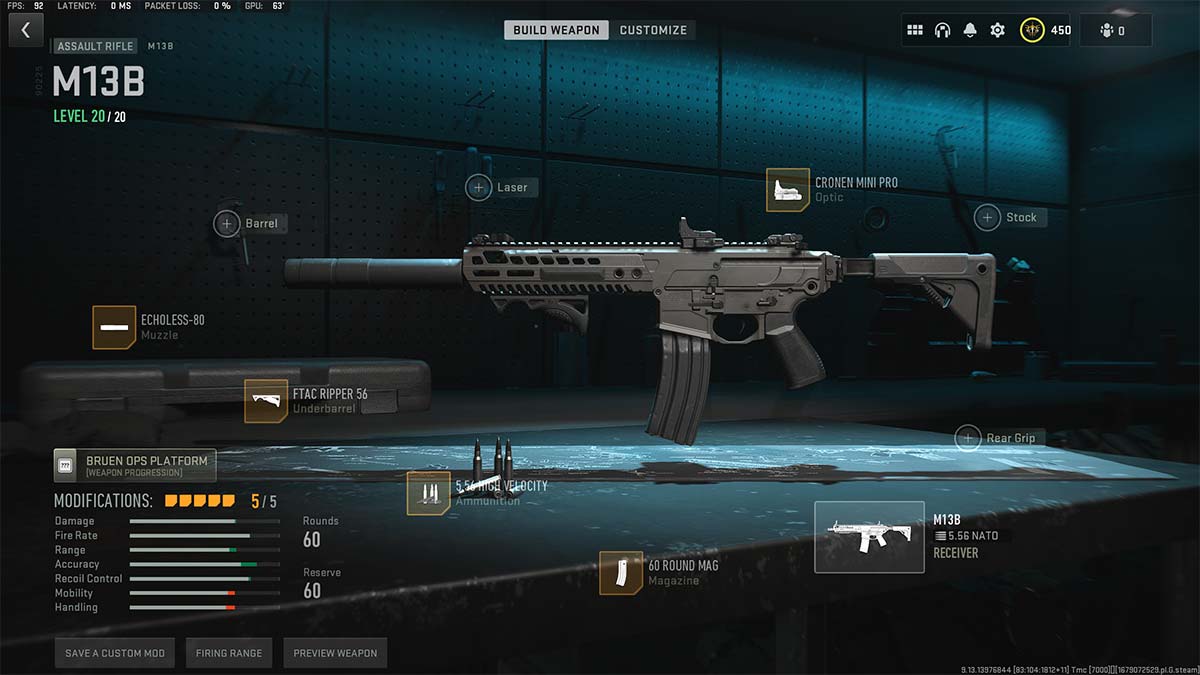Open the social party counter button
1200x675 pixels.
coord(1115,30)
